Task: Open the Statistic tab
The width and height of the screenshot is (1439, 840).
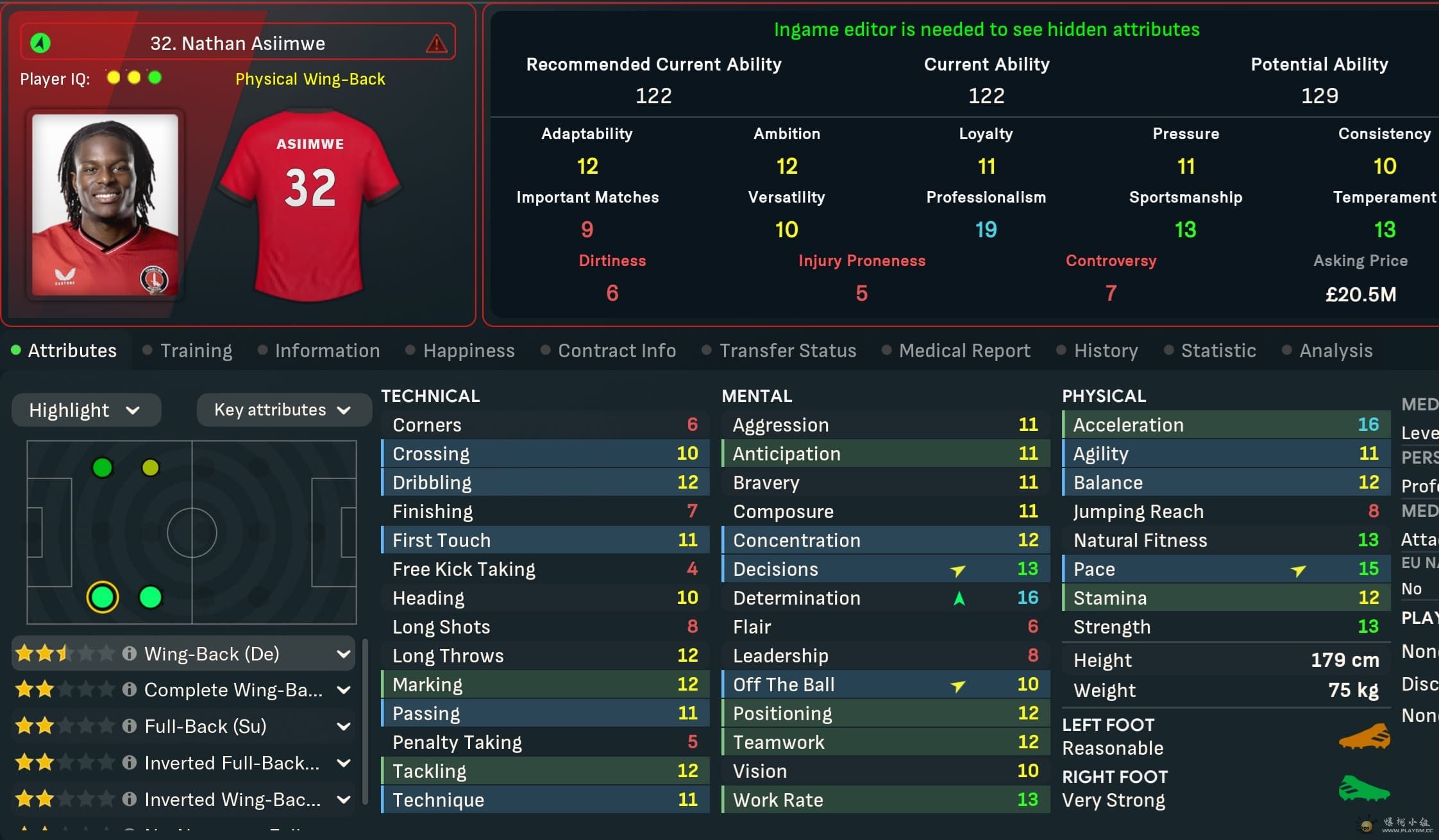Action: point(1218,351)
